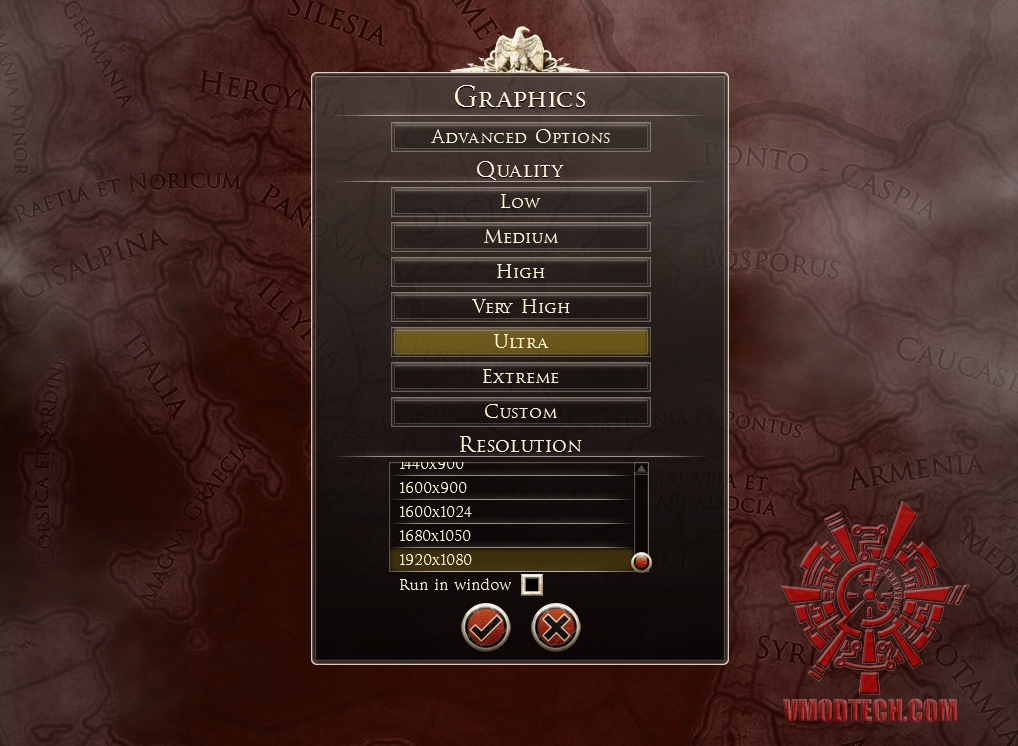Toggle the Run in window checkbox
This screenshot has width=1018, height=746.
click(x=532, y=585)
